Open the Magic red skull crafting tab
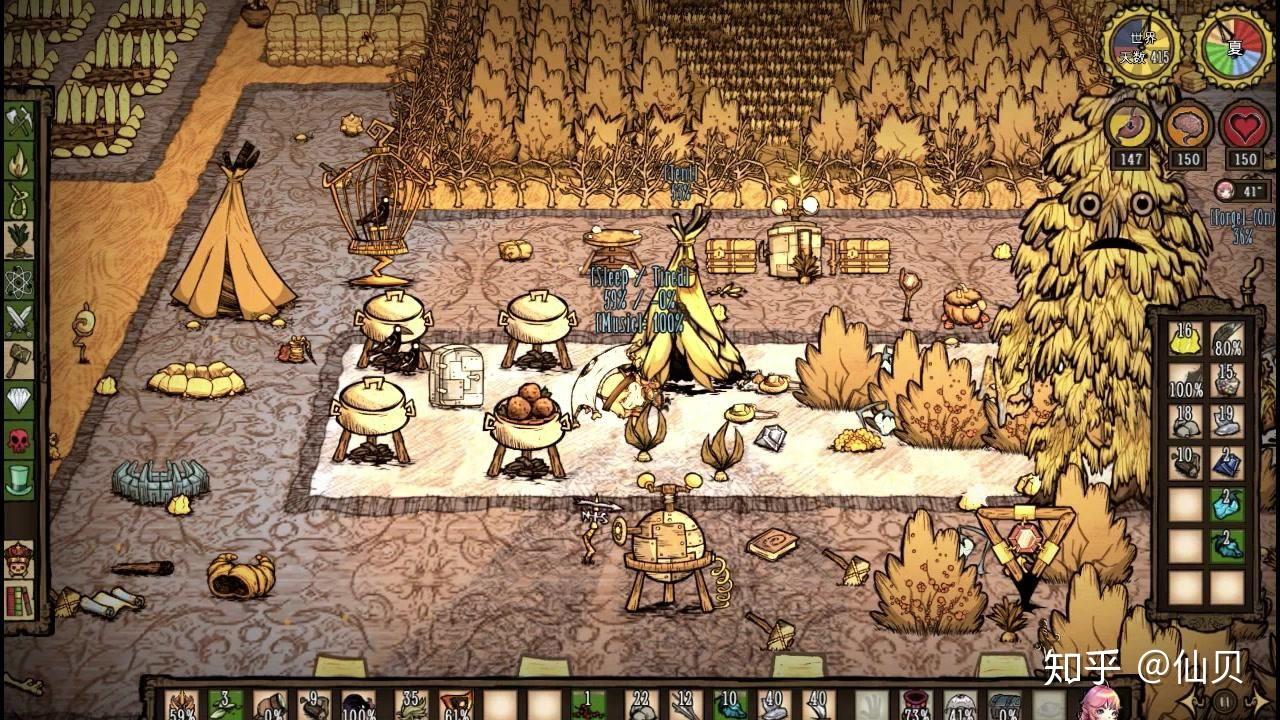The height and width of the screenshot is (720, 1280). pos(19,440)
